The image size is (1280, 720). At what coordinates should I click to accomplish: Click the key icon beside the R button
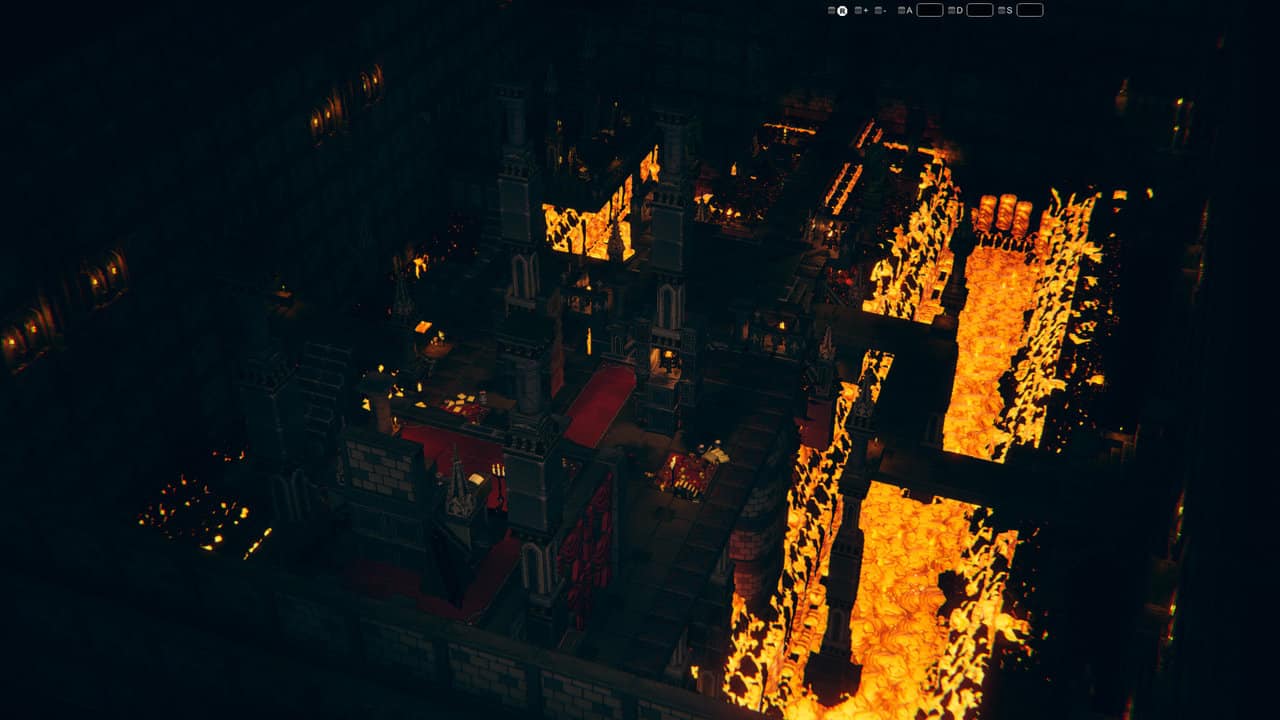(830, 10)
